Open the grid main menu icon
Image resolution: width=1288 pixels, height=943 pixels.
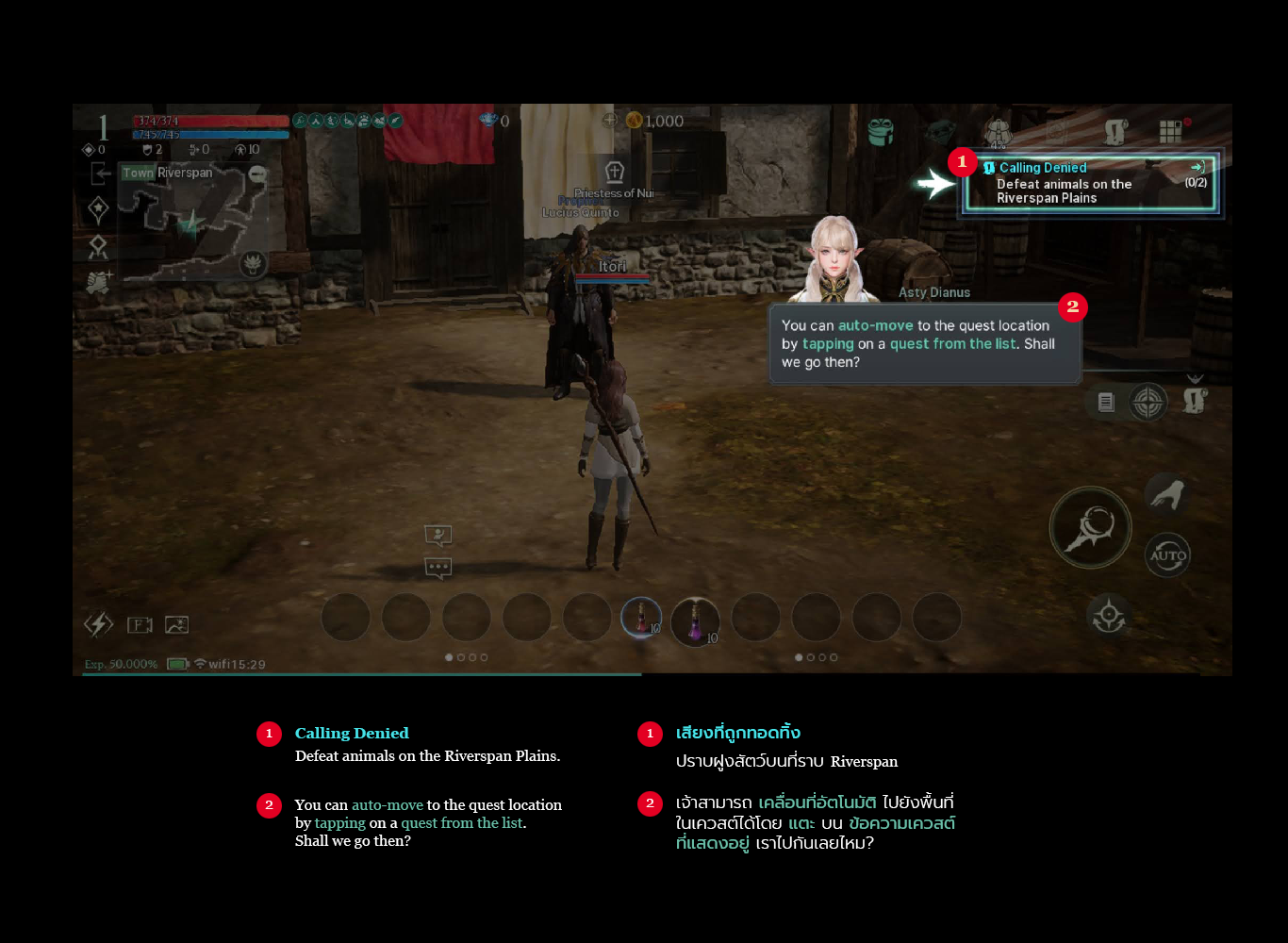coord(1171,132)
